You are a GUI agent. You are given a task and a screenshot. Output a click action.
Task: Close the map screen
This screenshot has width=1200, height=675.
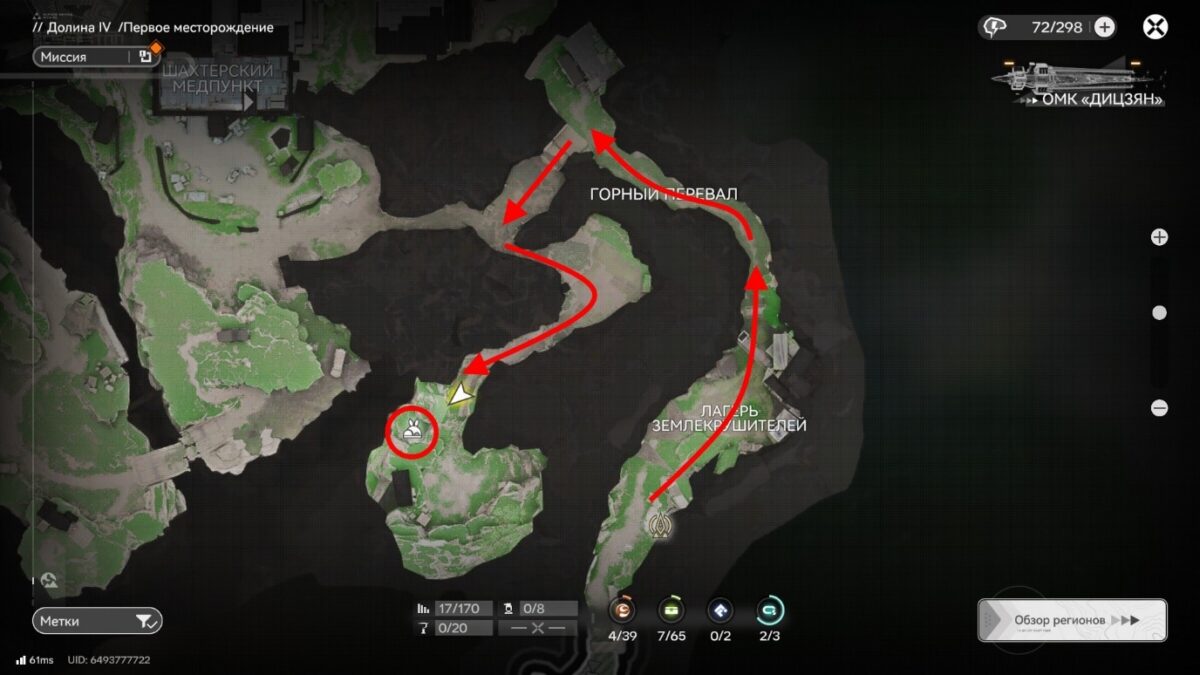tap(1155, 27)
